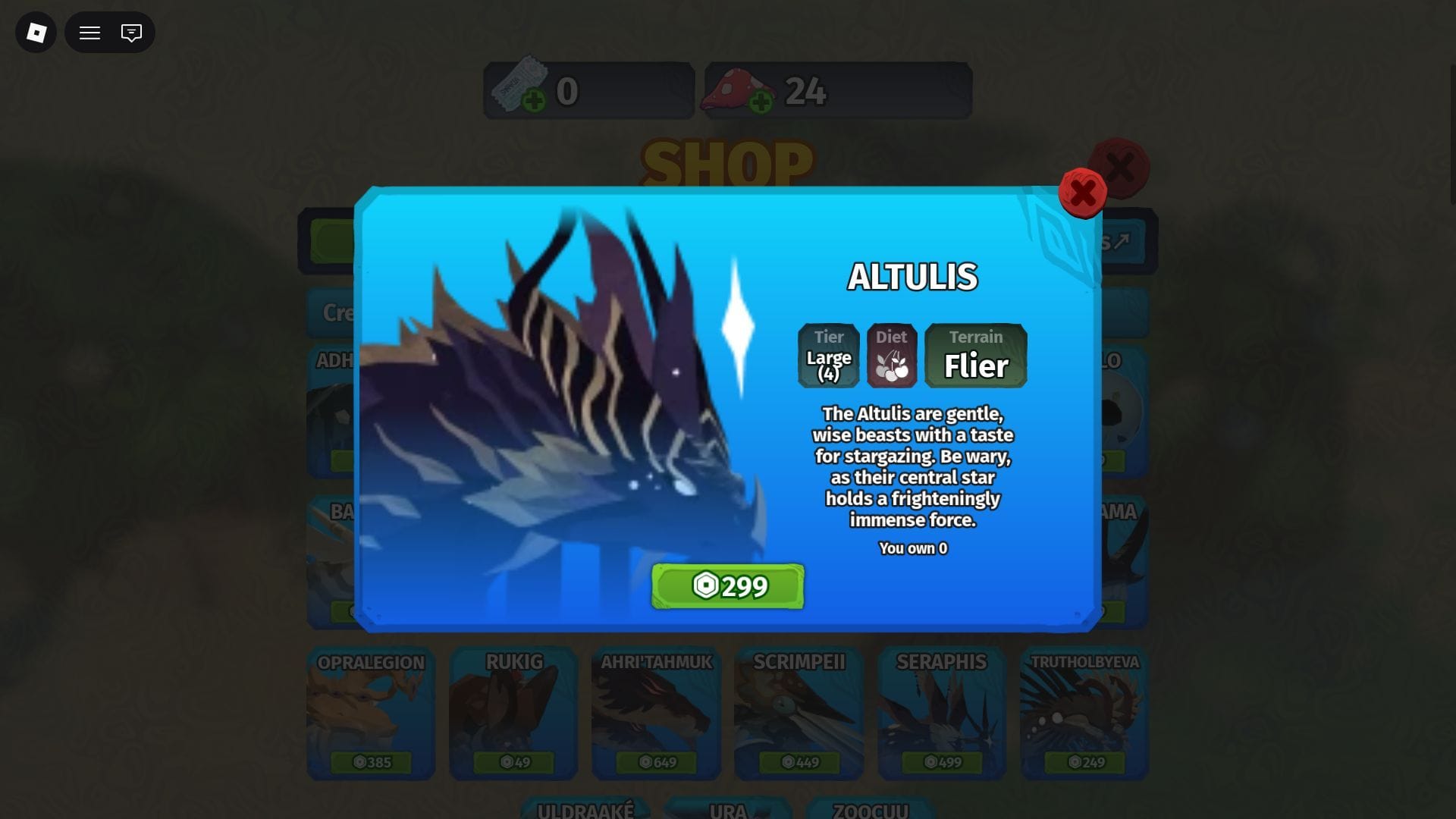Add more mushrooms with the plus icon
1456x819 pixels.
(x=761, y=102)
